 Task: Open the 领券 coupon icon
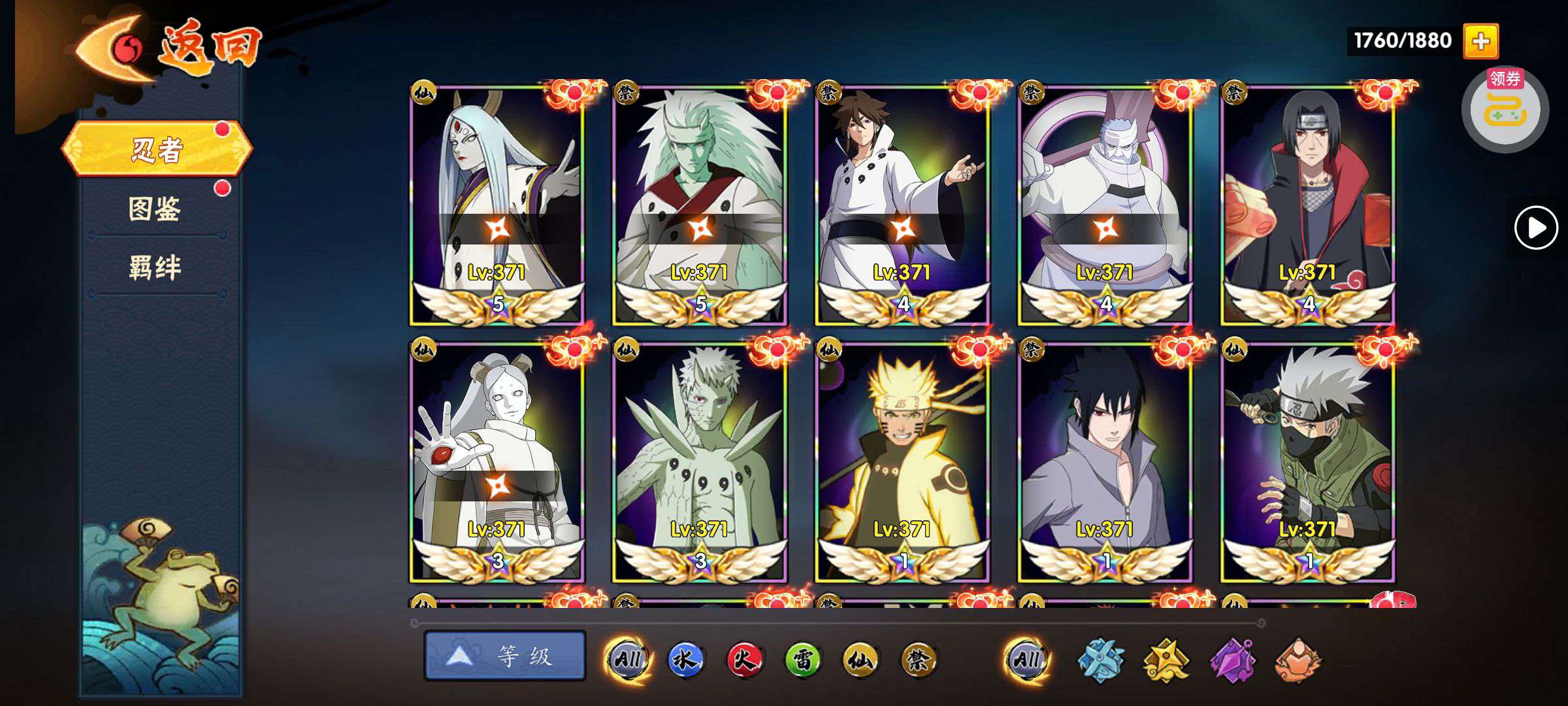1505,110
